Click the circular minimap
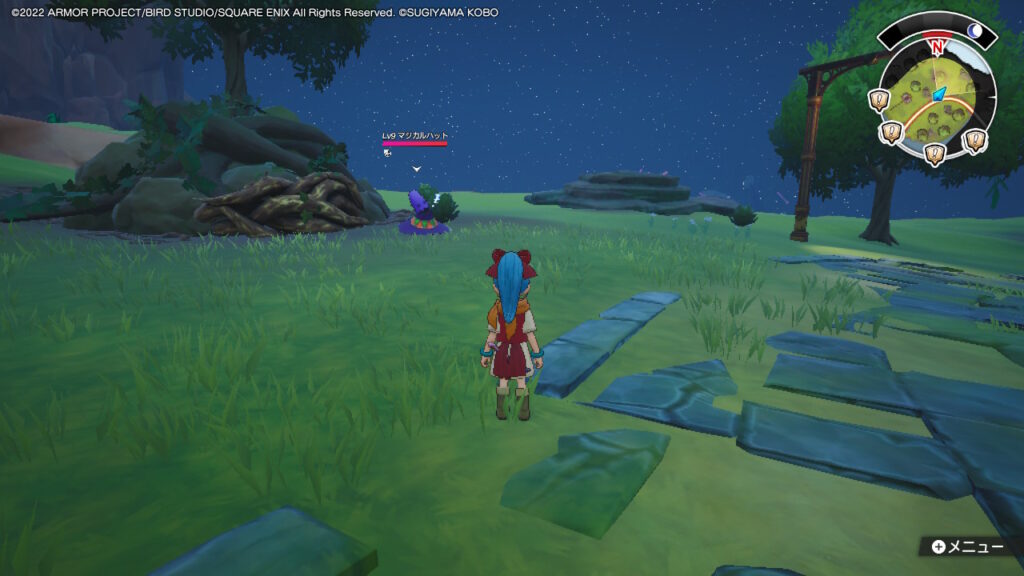 click(x=936, y=100)
